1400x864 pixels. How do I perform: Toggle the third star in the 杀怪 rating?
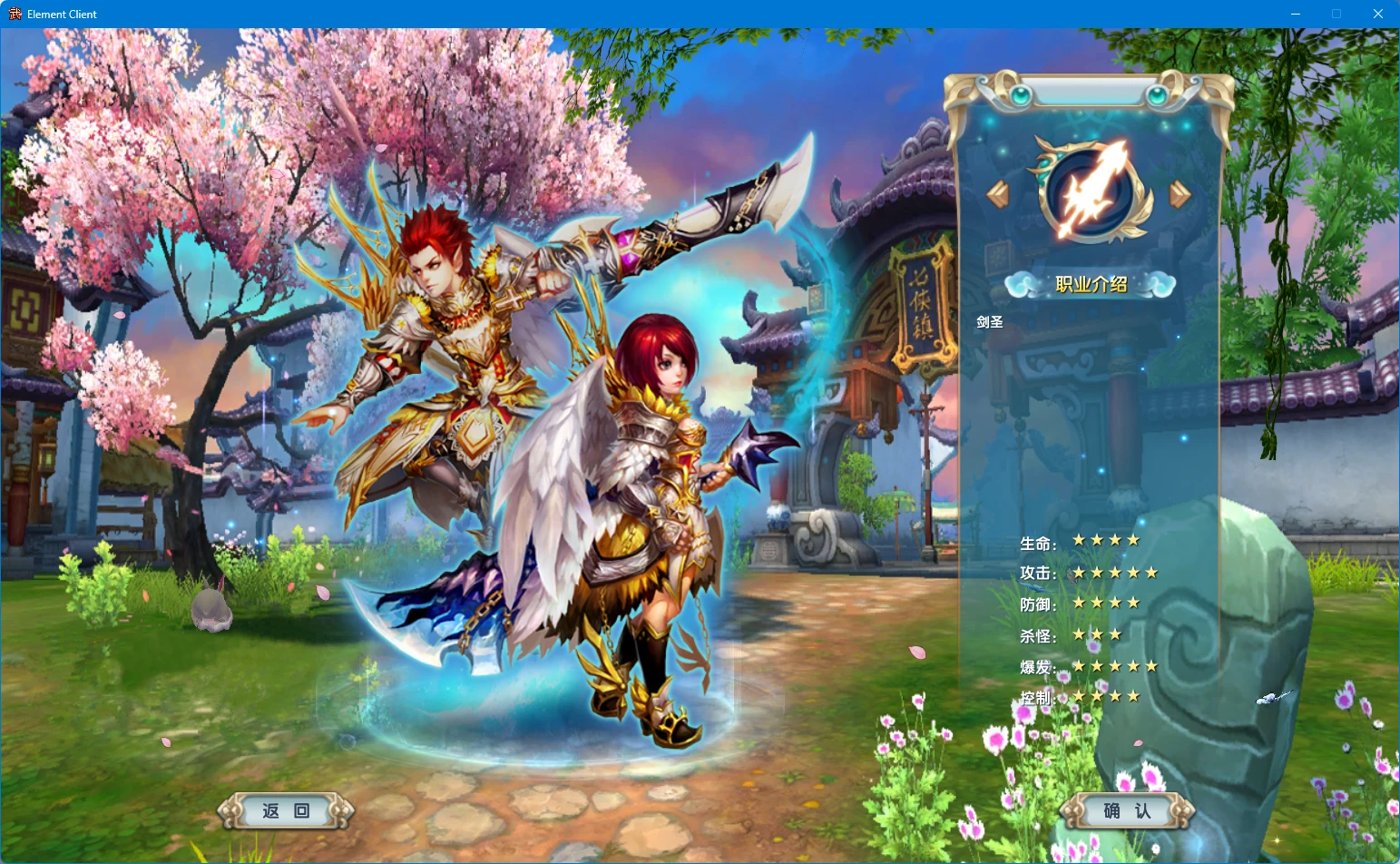click(1114, 633)
